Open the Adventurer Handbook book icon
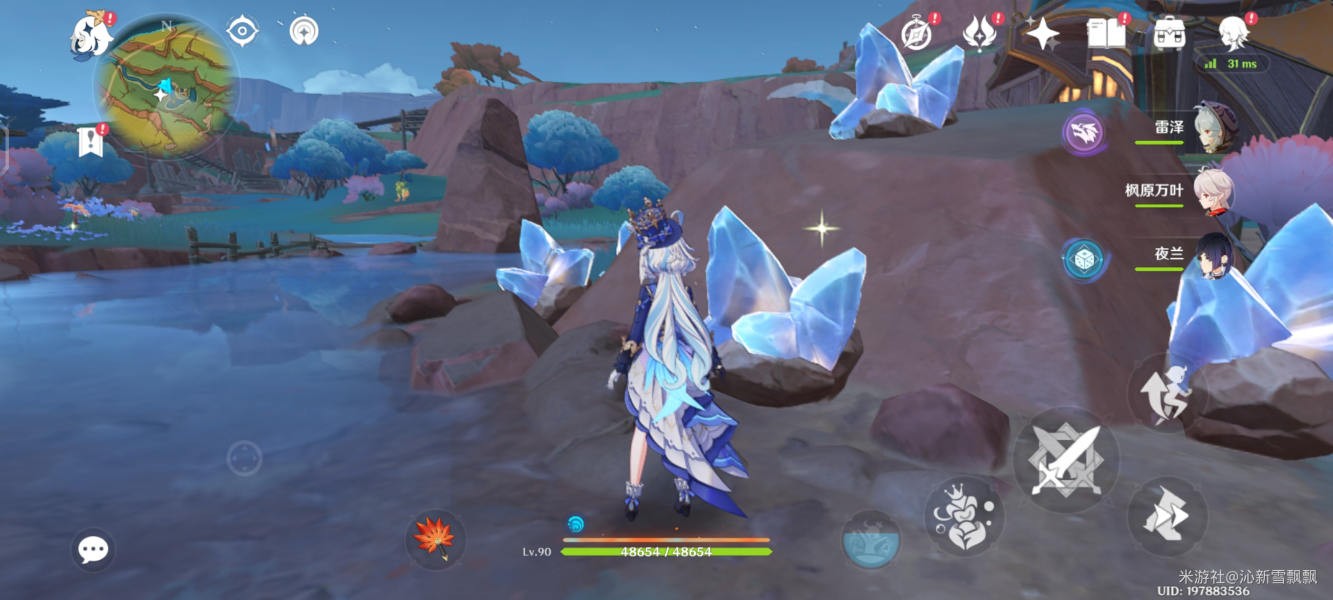This screenshot has width=1333, height=600. point(1105,33)
